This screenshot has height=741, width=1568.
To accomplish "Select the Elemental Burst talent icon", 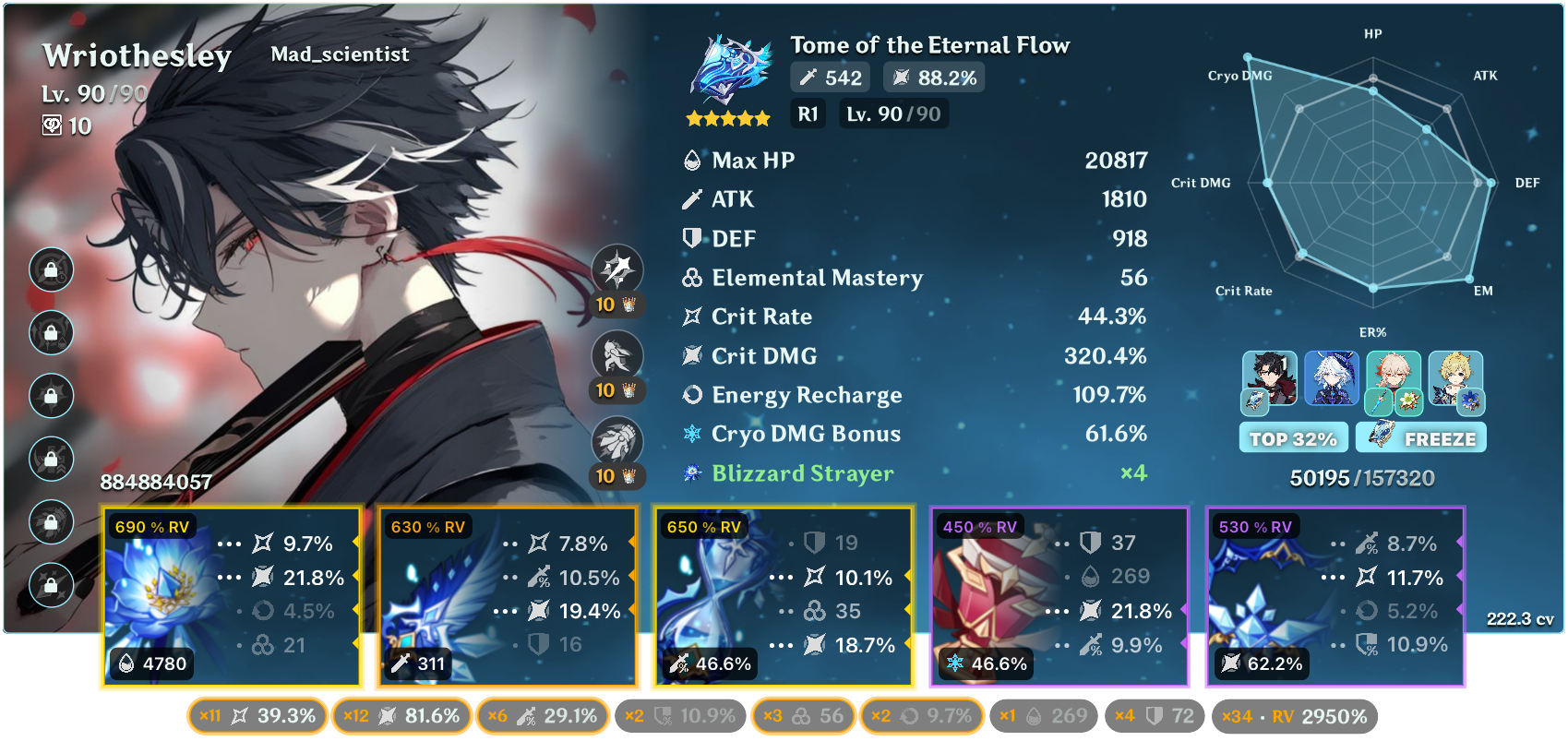I will click(618, 441).
